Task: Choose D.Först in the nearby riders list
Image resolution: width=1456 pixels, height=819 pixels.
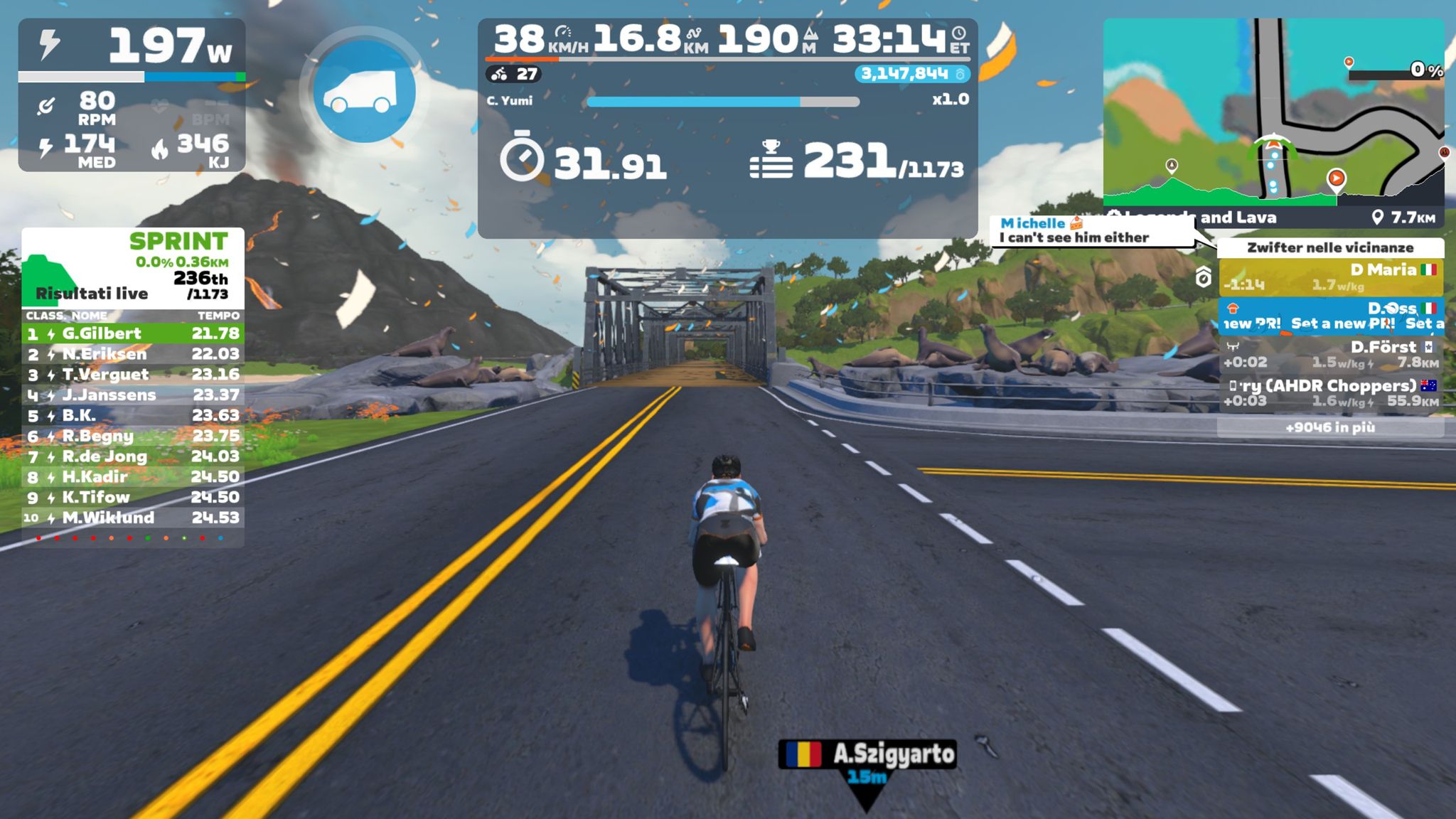Action: (x=1330, y=354)
